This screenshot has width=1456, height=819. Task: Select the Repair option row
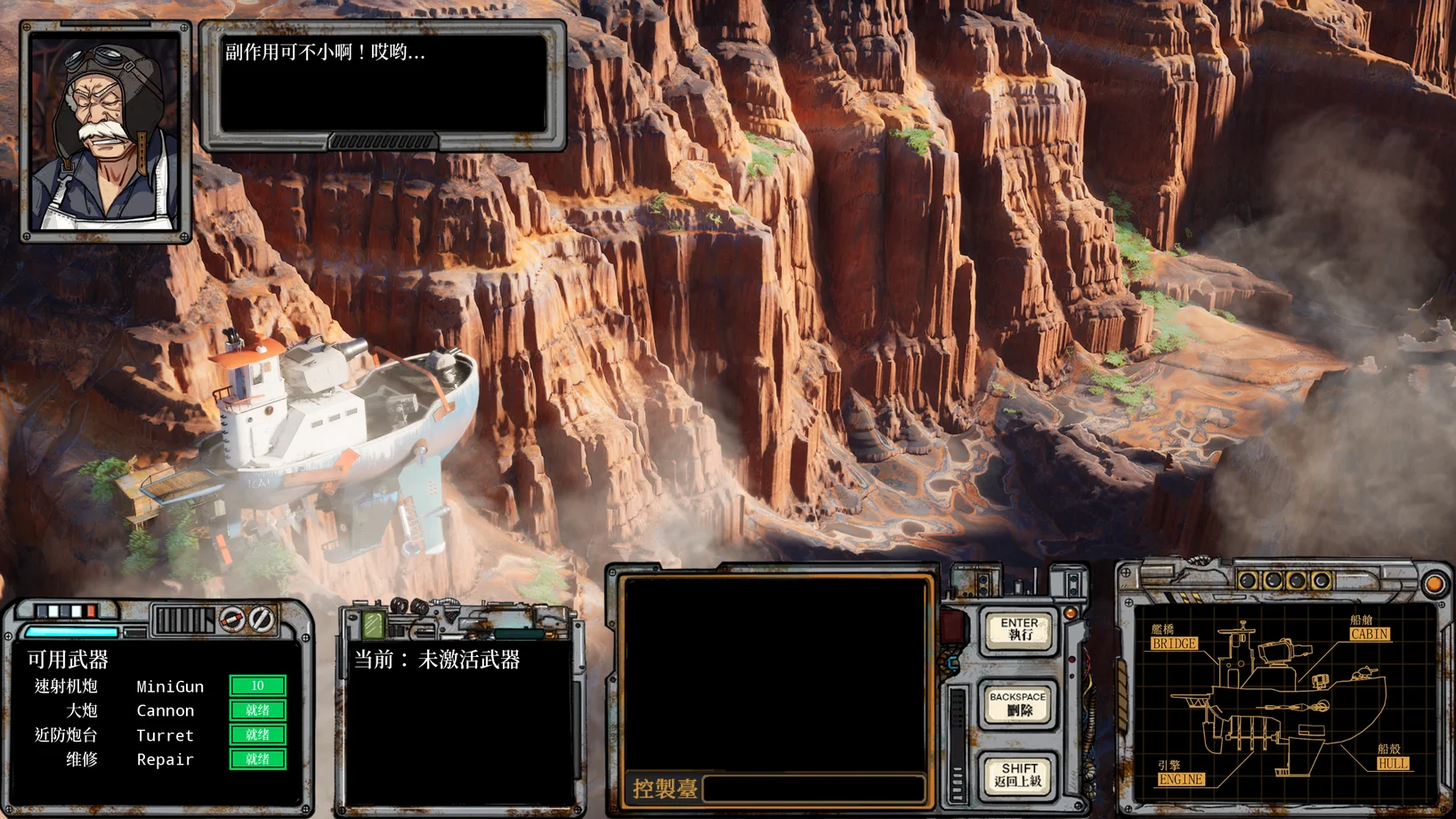160,759
